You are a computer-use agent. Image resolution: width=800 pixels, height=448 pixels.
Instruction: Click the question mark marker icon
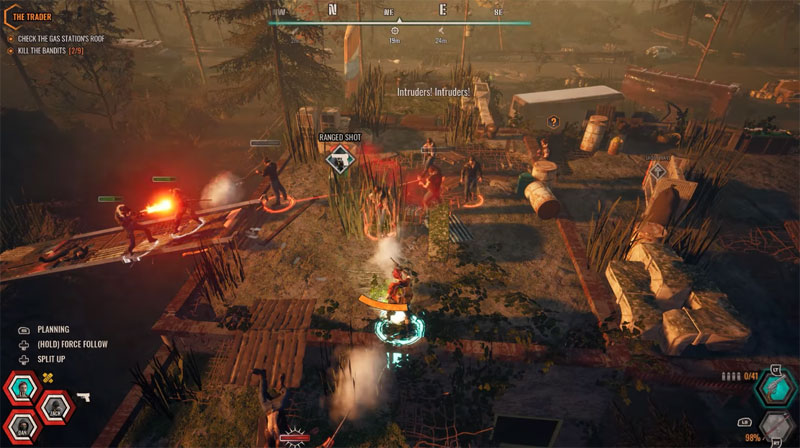pos(552,121)
